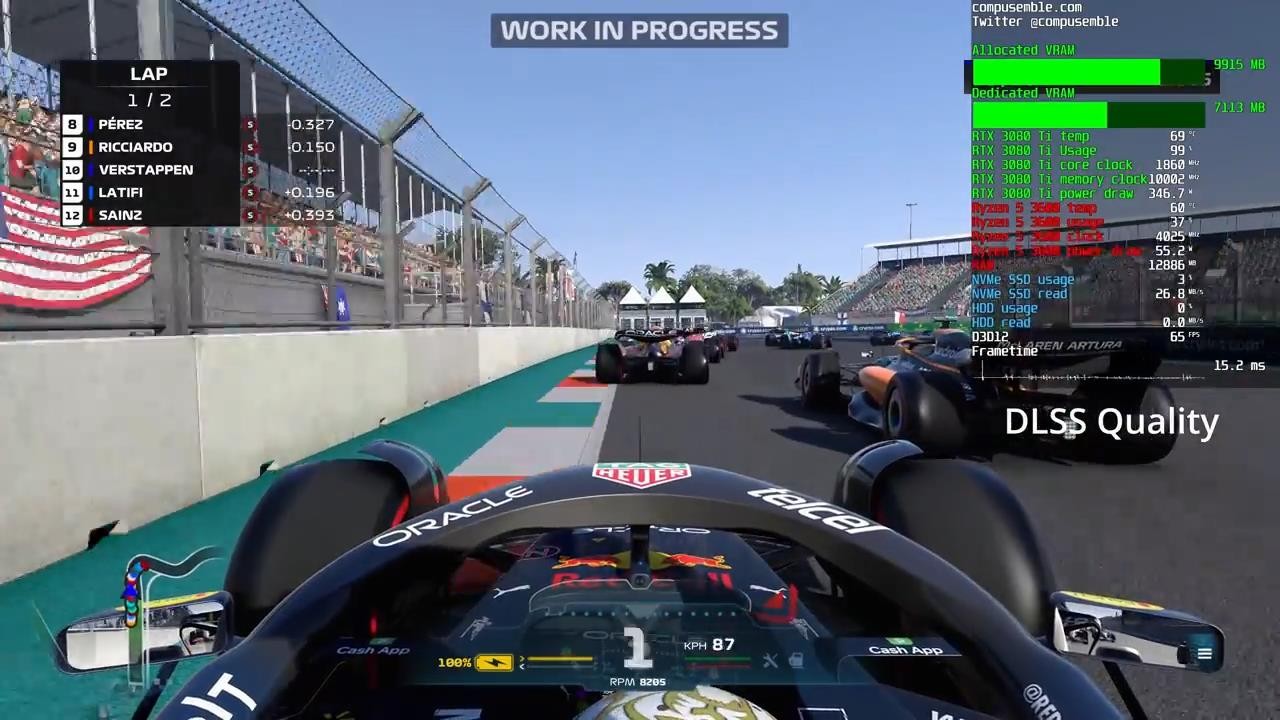Expand the Allocated VRAM readout

coord(1023,50)
